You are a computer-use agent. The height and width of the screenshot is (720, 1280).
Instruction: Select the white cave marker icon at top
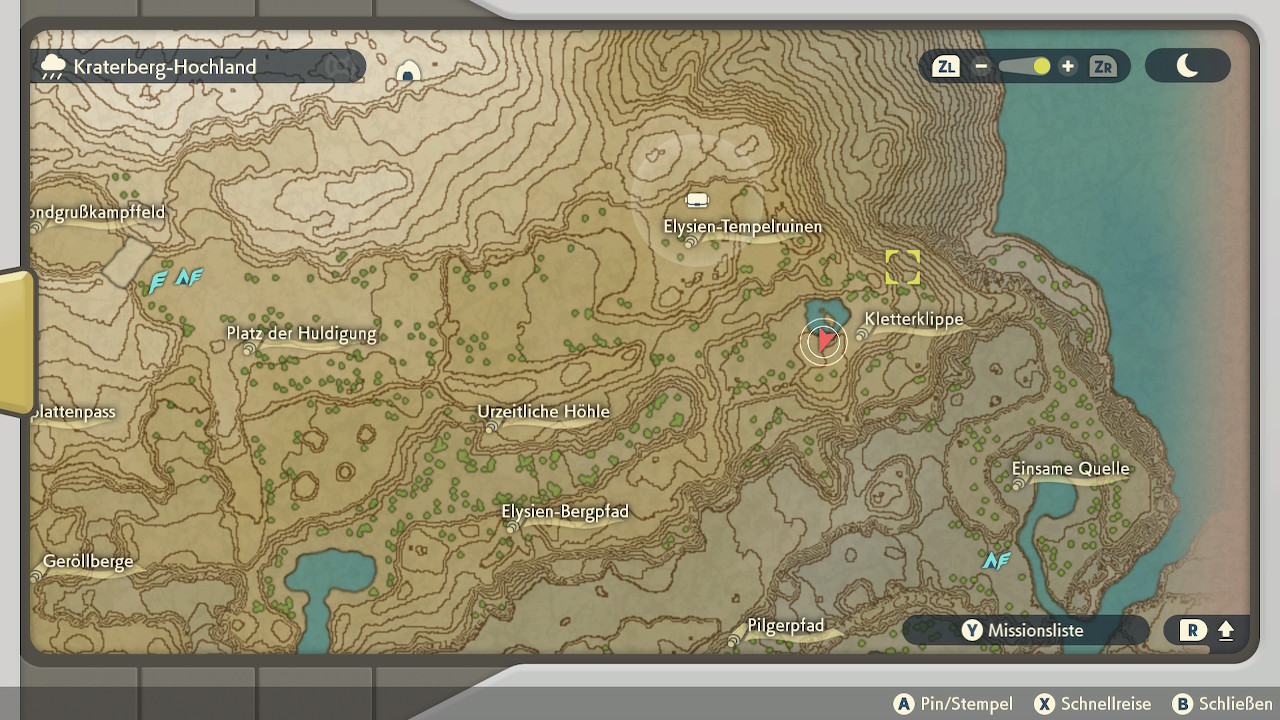[x=408, y=73]
